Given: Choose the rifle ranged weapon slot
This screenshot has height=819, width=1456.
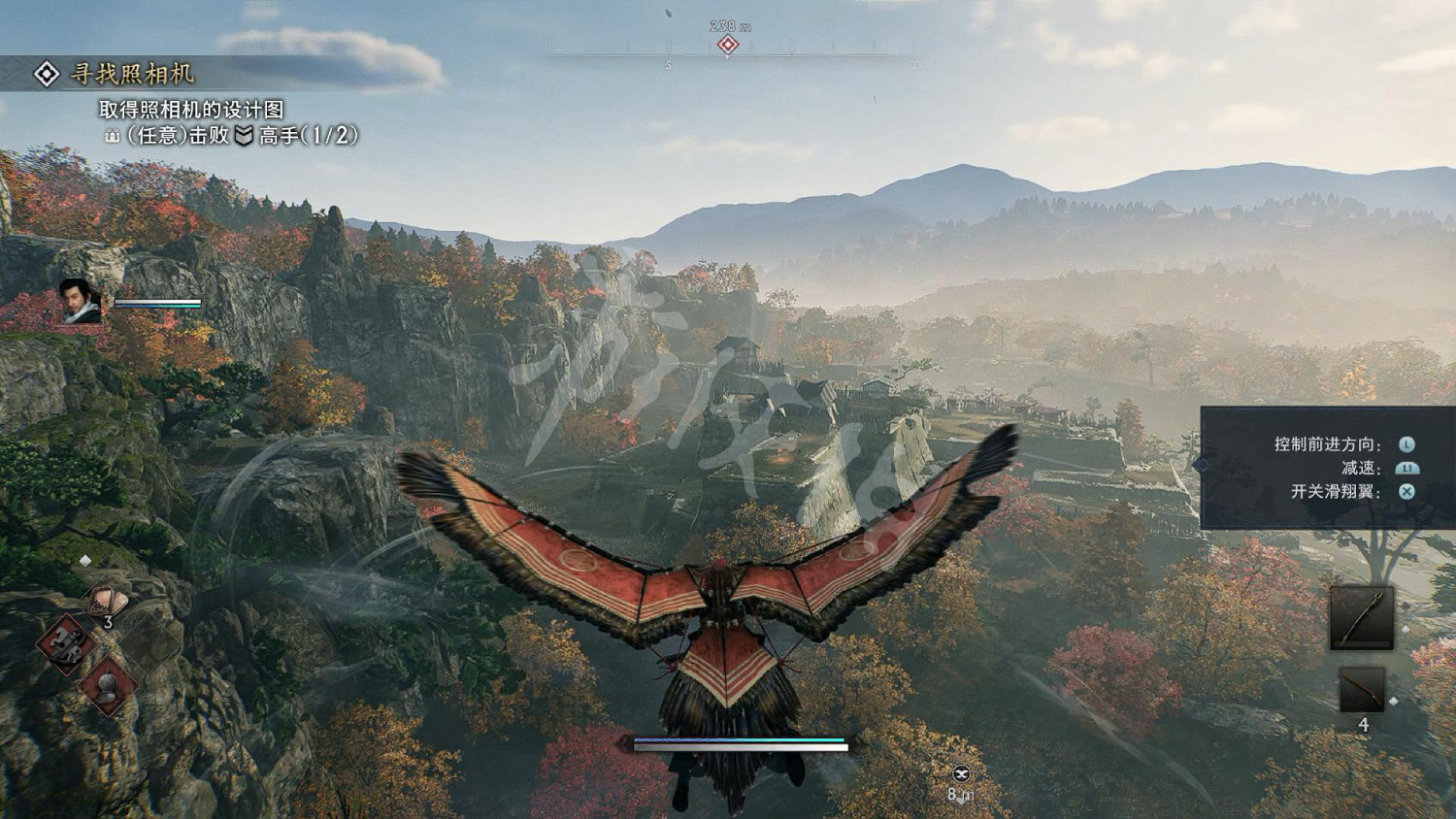Looking at the screenshot, I should click(x=1361, y=690).
